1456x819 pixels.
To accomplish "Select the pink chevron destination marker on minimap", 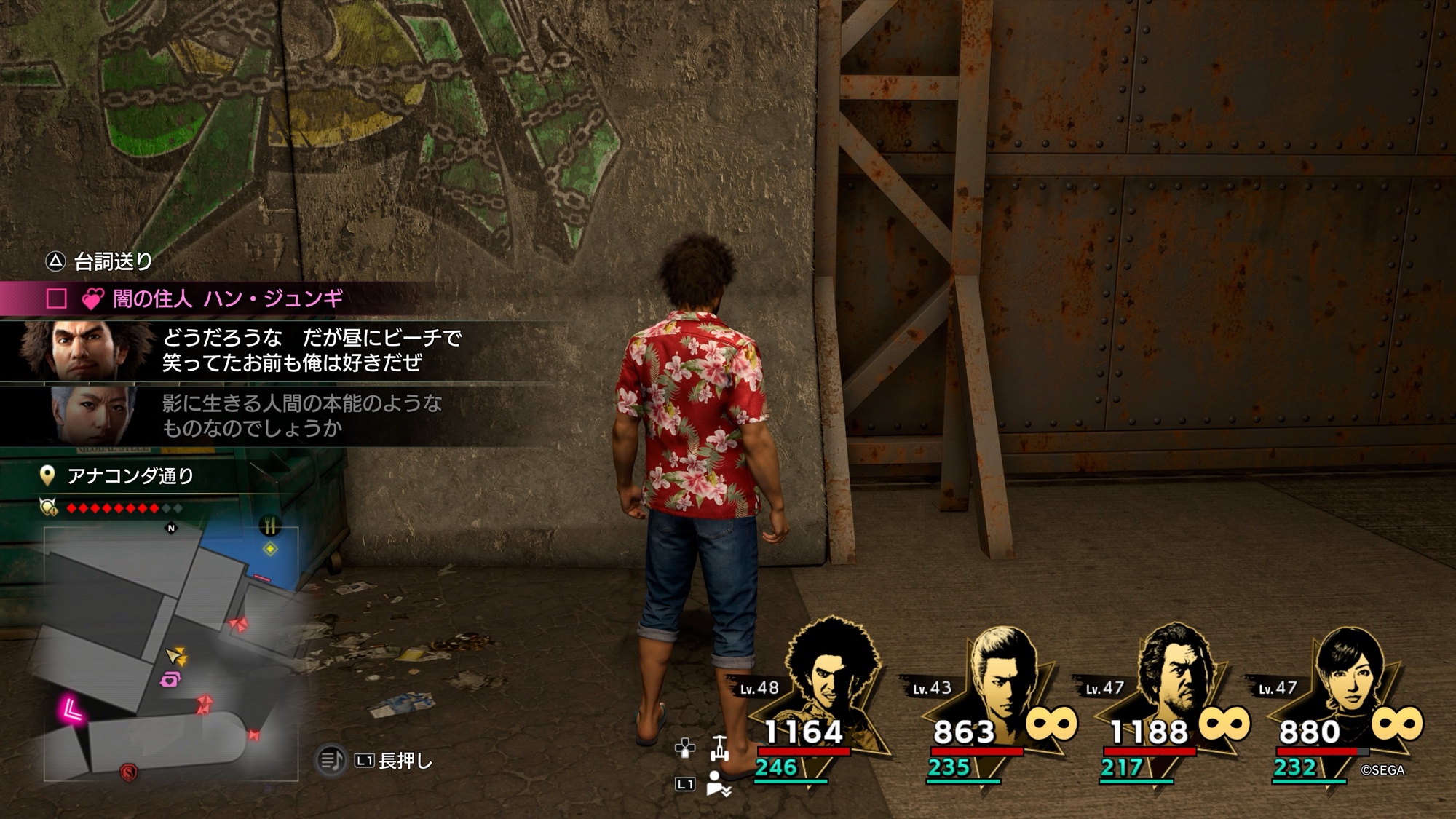I will [x=72, y=708].
